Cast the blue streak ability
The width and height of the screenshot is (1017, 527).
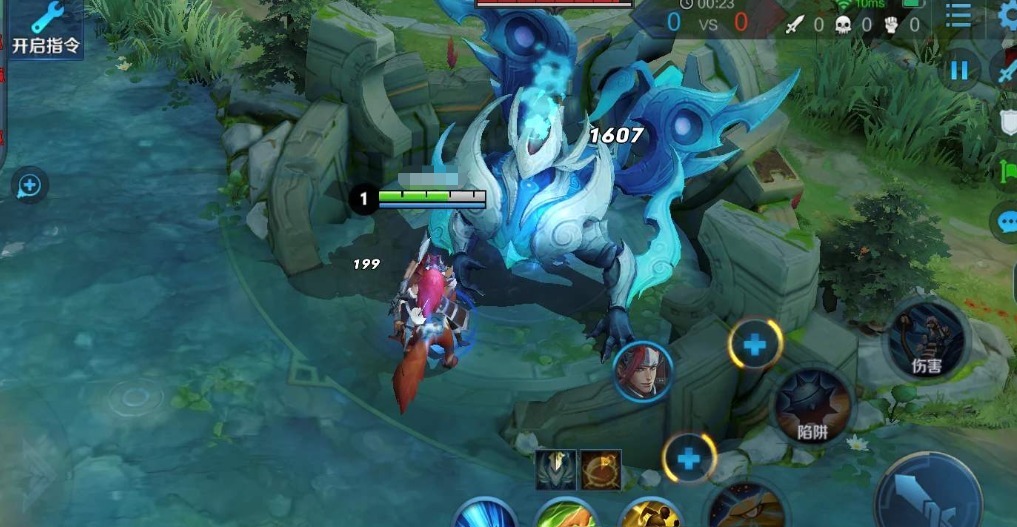pos(485,514)
